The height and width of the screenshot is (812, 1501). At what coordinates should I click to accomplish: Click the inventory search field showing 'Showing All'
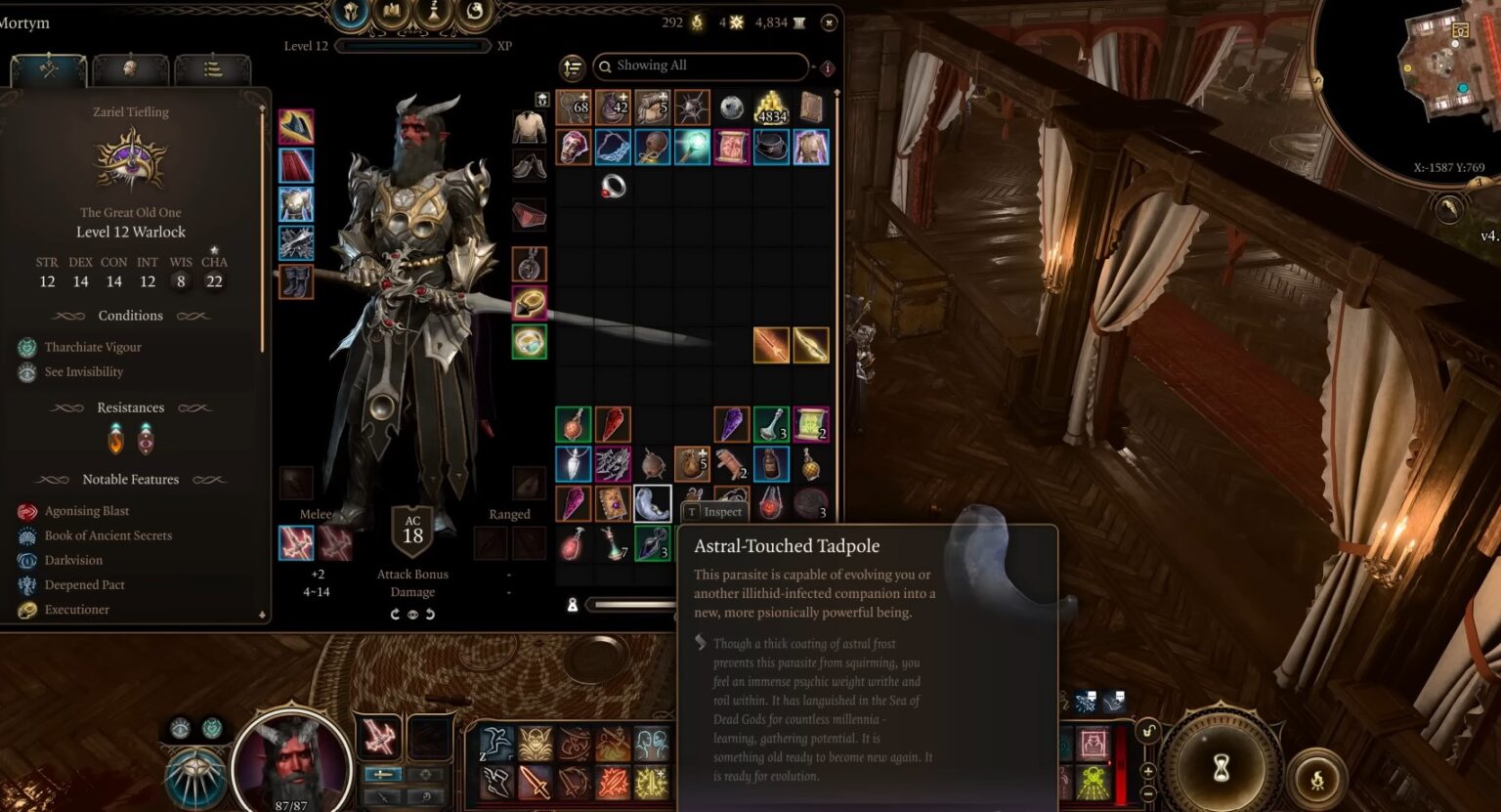pos(702,66)
